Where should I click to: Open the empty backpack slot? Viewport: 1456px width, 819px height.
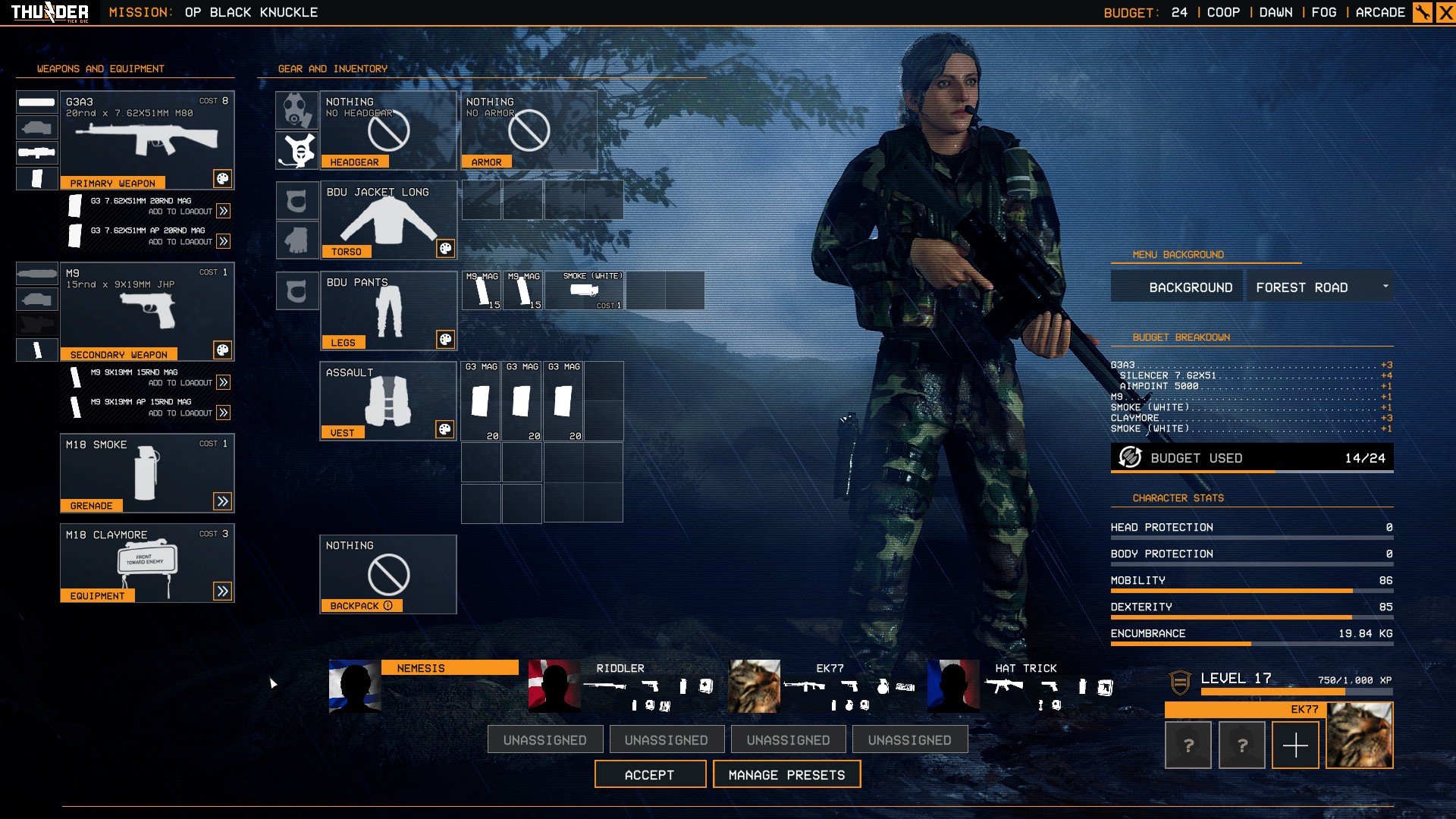click(388, 574)
